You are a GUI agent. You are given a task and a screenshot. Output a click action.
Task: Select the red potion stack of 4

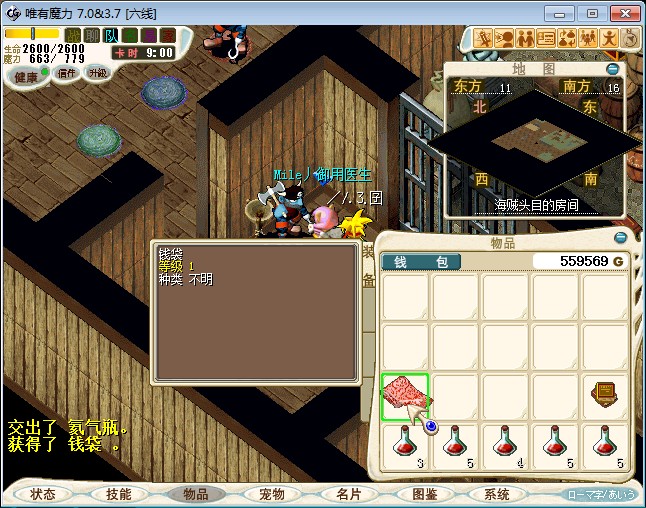click(505, 446)
